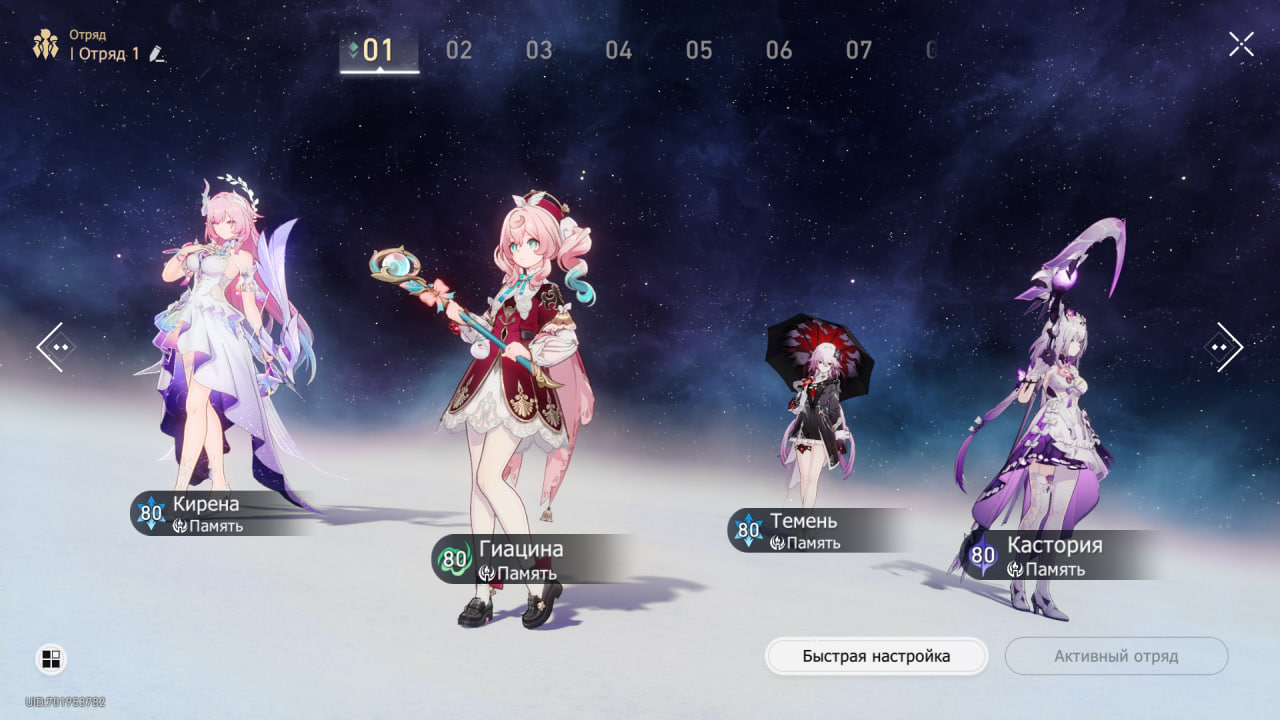This screenshot has width=1280, height=720.
Task: Open the grid view icon
Action: coord(51,658)
